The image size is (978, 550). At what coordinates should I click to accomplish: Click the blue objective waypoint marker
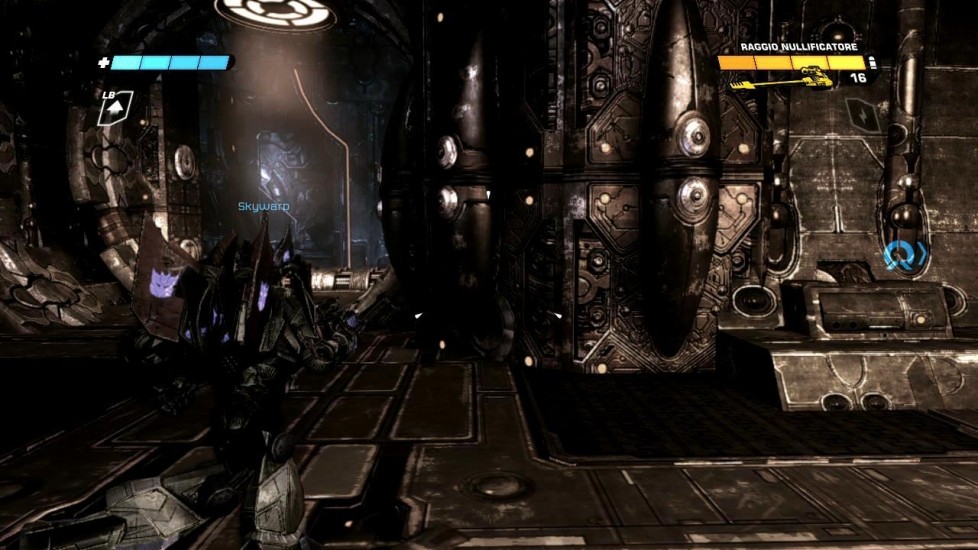[903, 256]
